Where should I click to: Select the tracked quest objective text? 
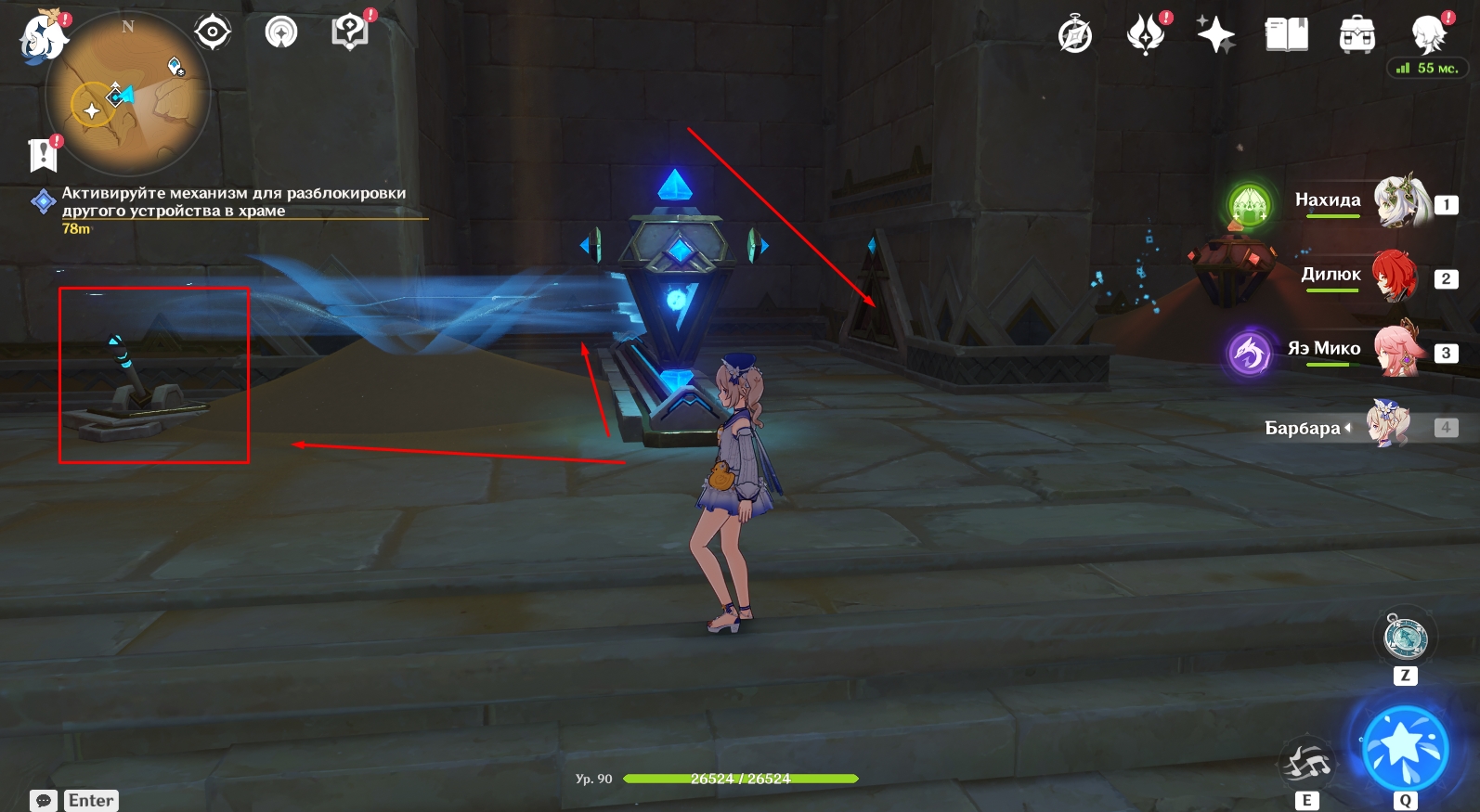point(233,201)
